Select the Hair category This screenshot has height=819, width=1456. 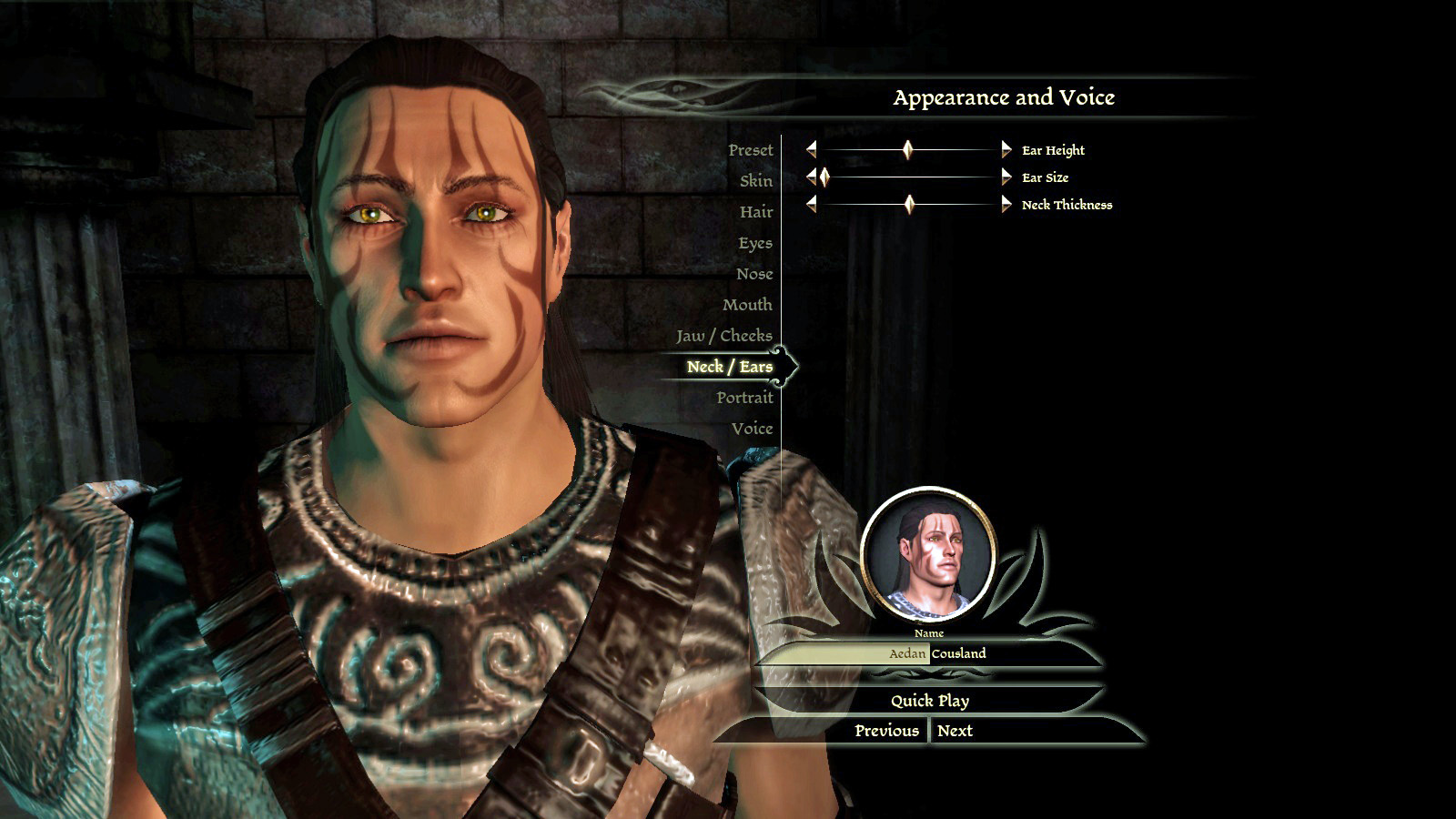pos(755,212)
